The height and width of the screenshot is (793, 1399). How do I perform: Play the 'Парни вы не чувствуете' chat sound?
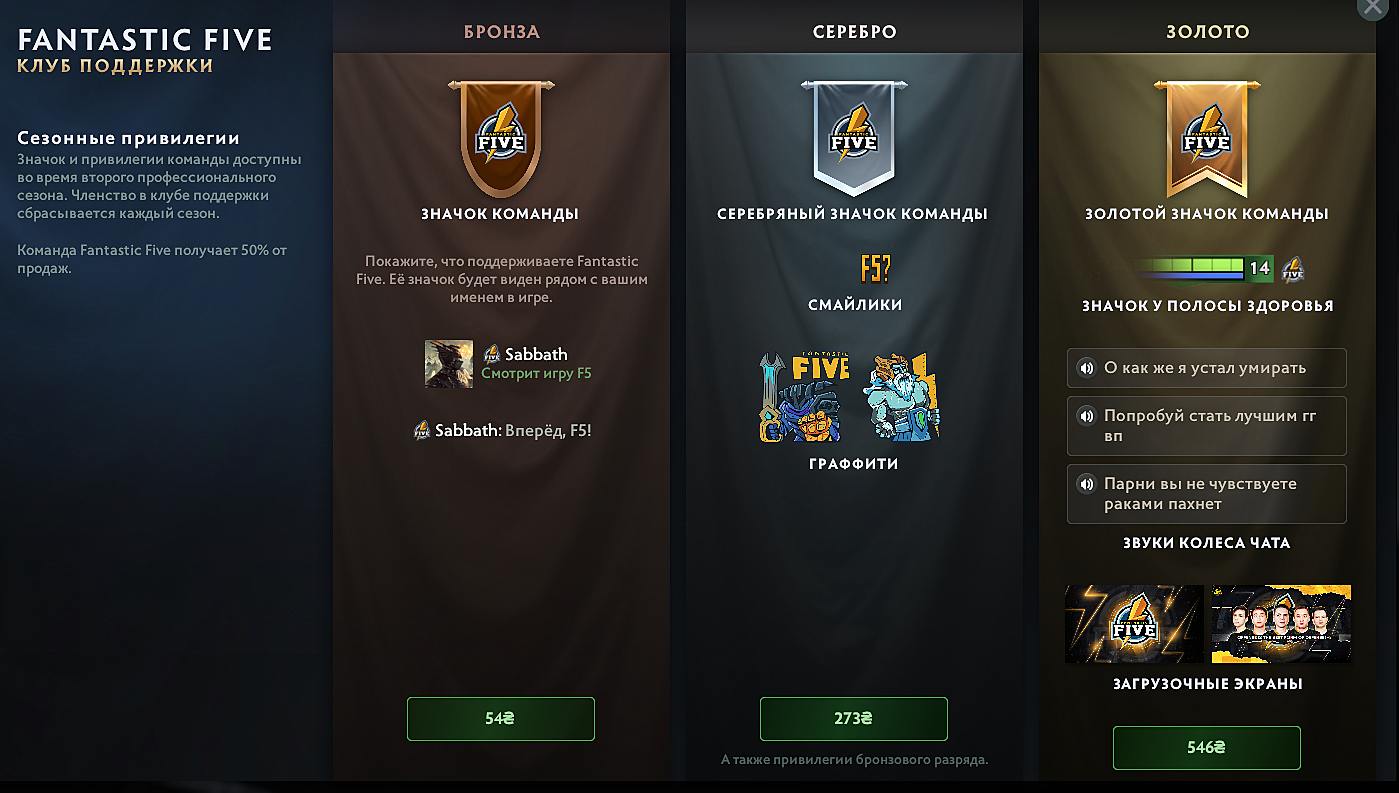coord(1086,484)
